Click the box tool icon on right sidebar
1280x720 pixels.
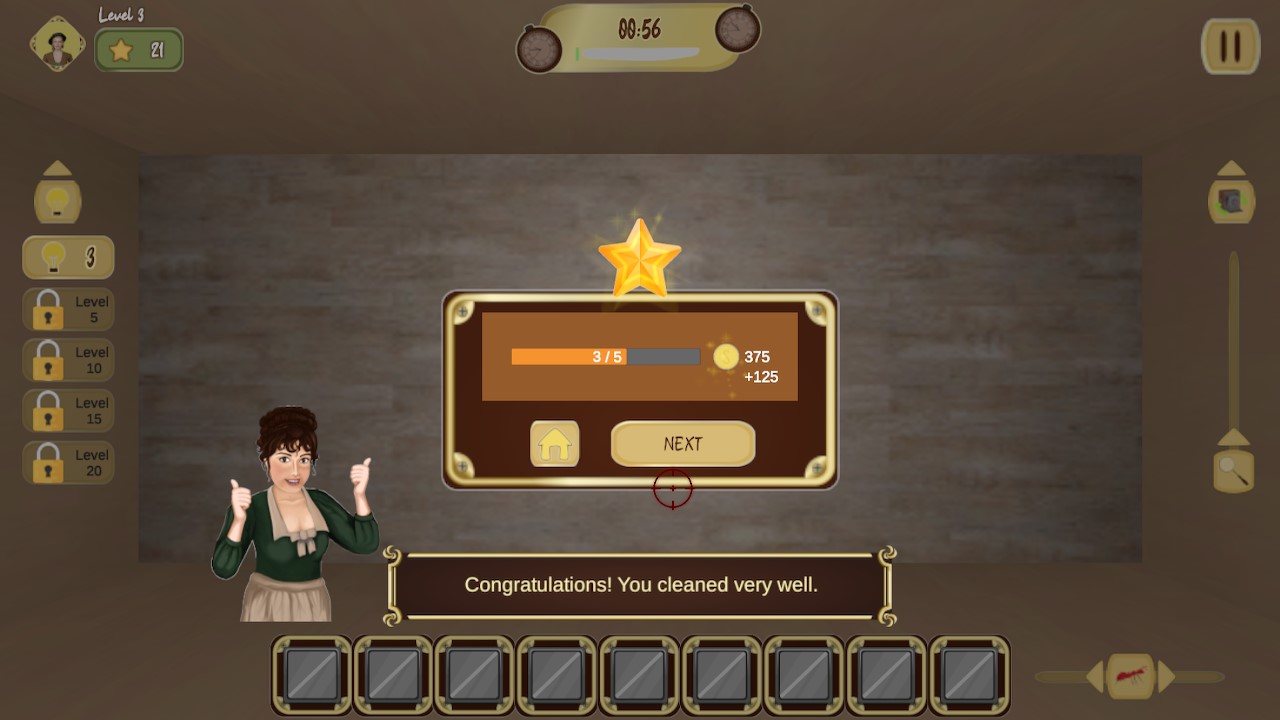pyautogui.click(x=1230, y=199)
